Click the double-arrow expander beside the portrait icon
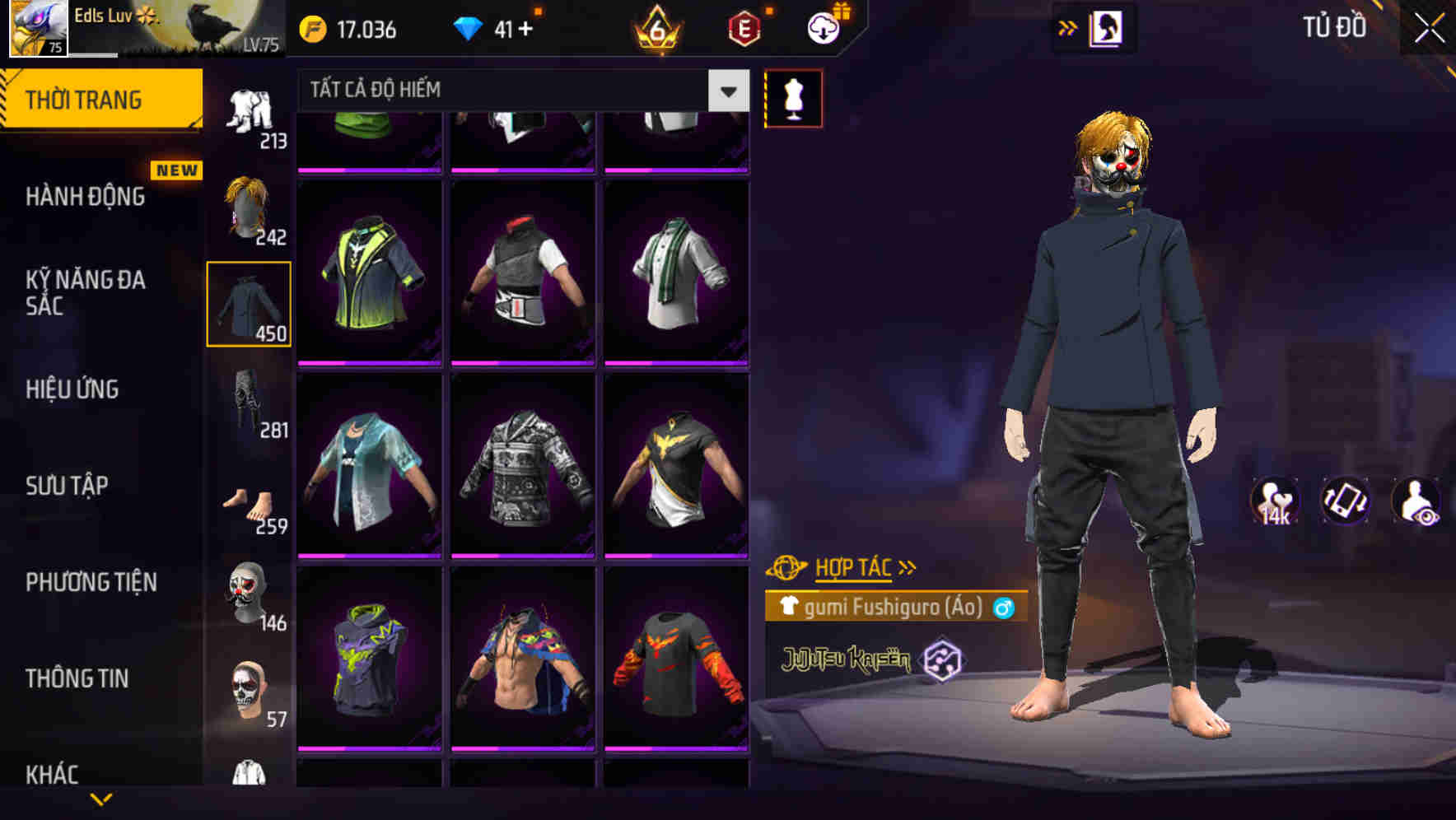The width and height of the screenshot is (1456, 820). click(x=1066, y=26)
